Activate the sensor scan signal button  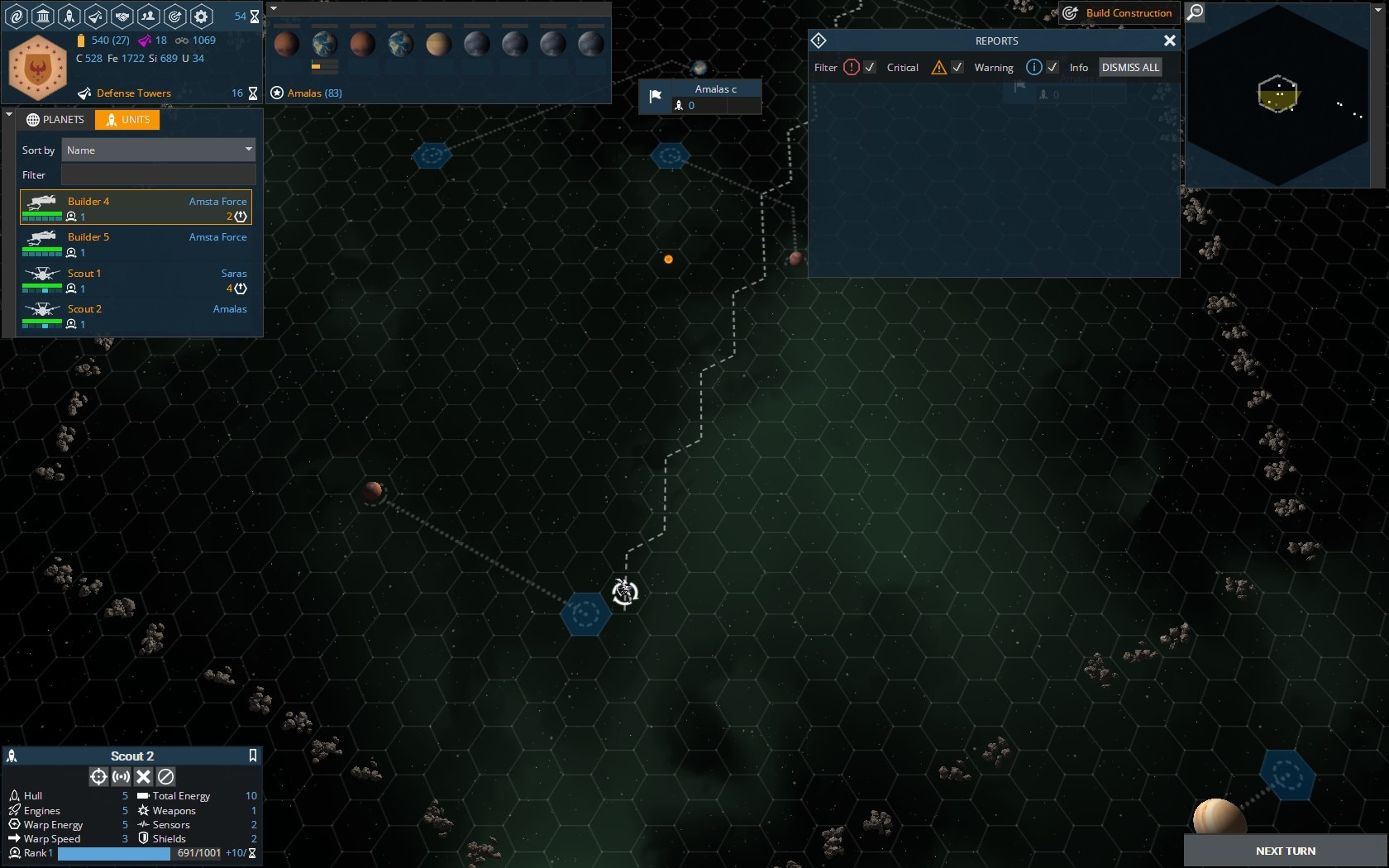point(121,776)
